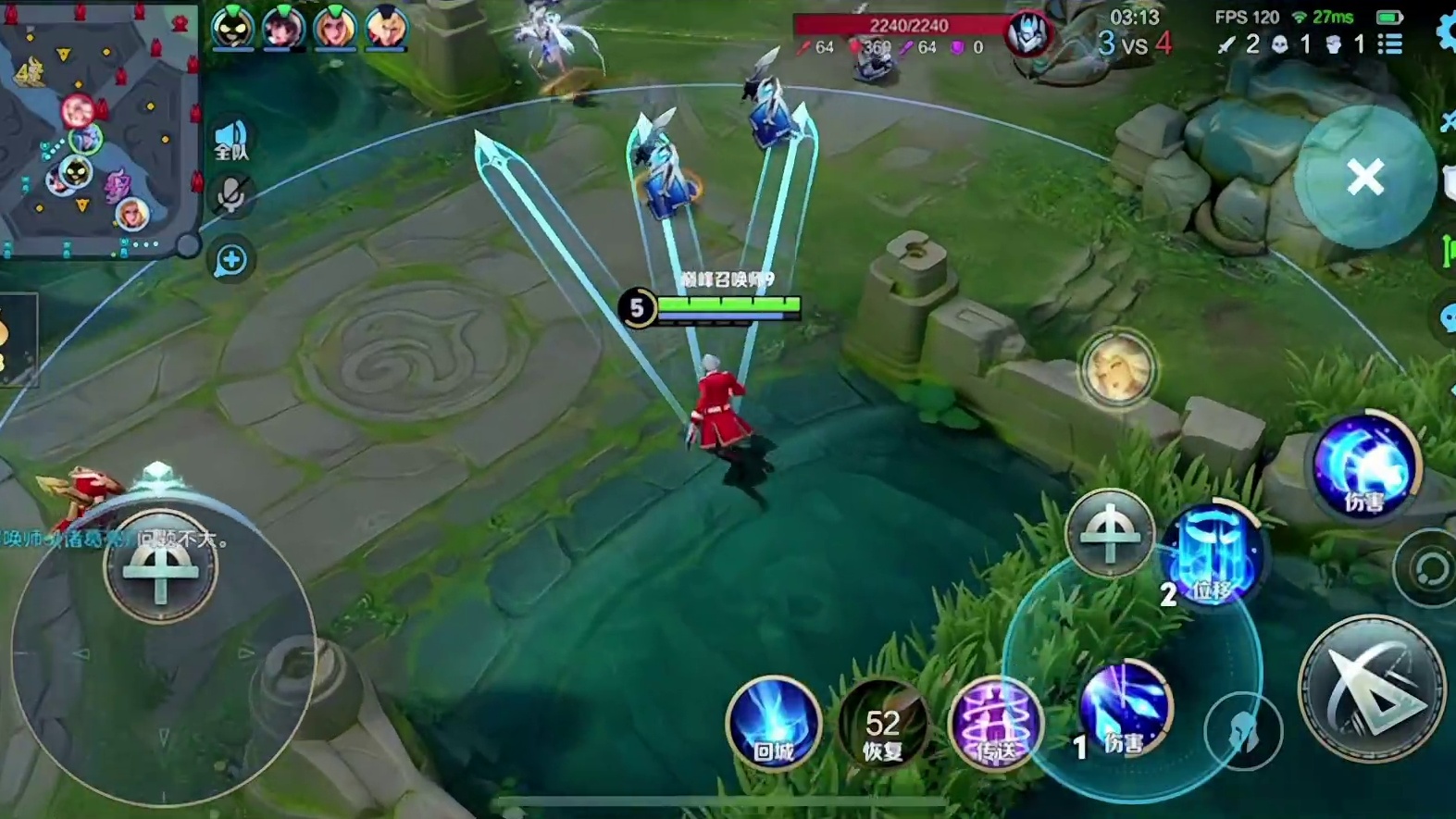Activate the 恢复 heal ability
This screenshot has height=819, width=1456.
(883, 725)
